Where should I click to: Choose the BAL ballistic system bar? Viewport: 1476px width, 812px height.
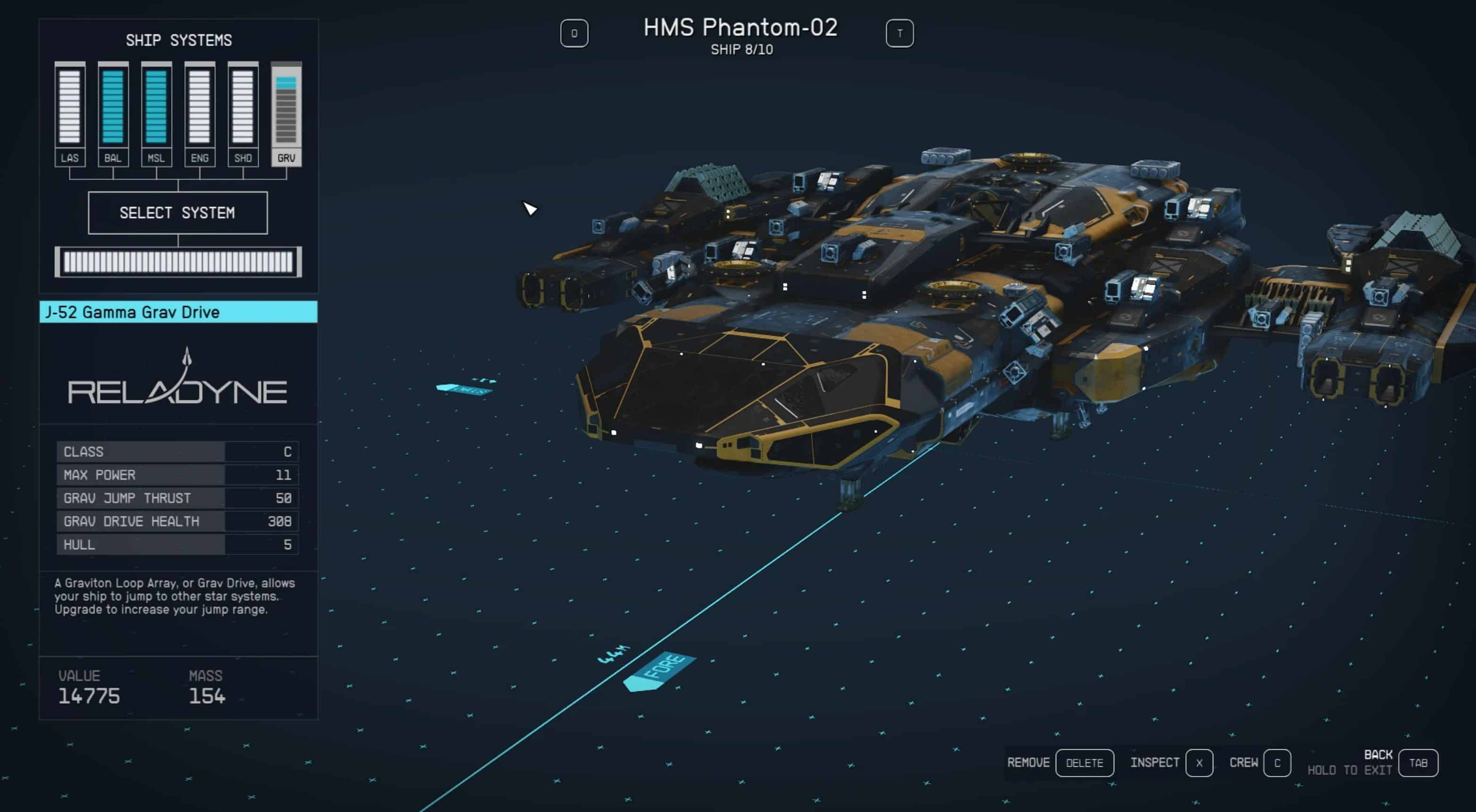tap(113, 107)
